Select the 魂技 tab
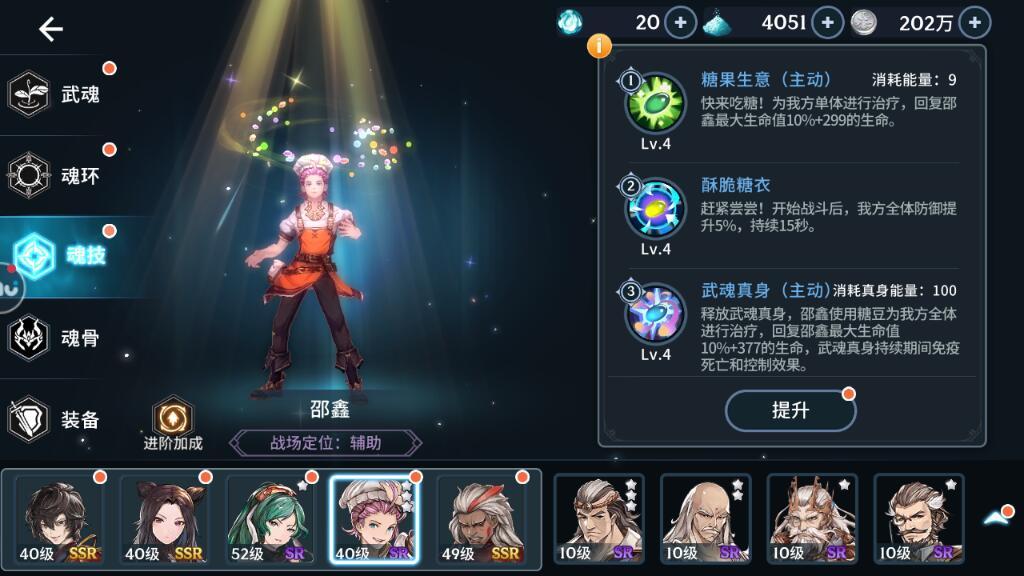 tap(65, 256)
